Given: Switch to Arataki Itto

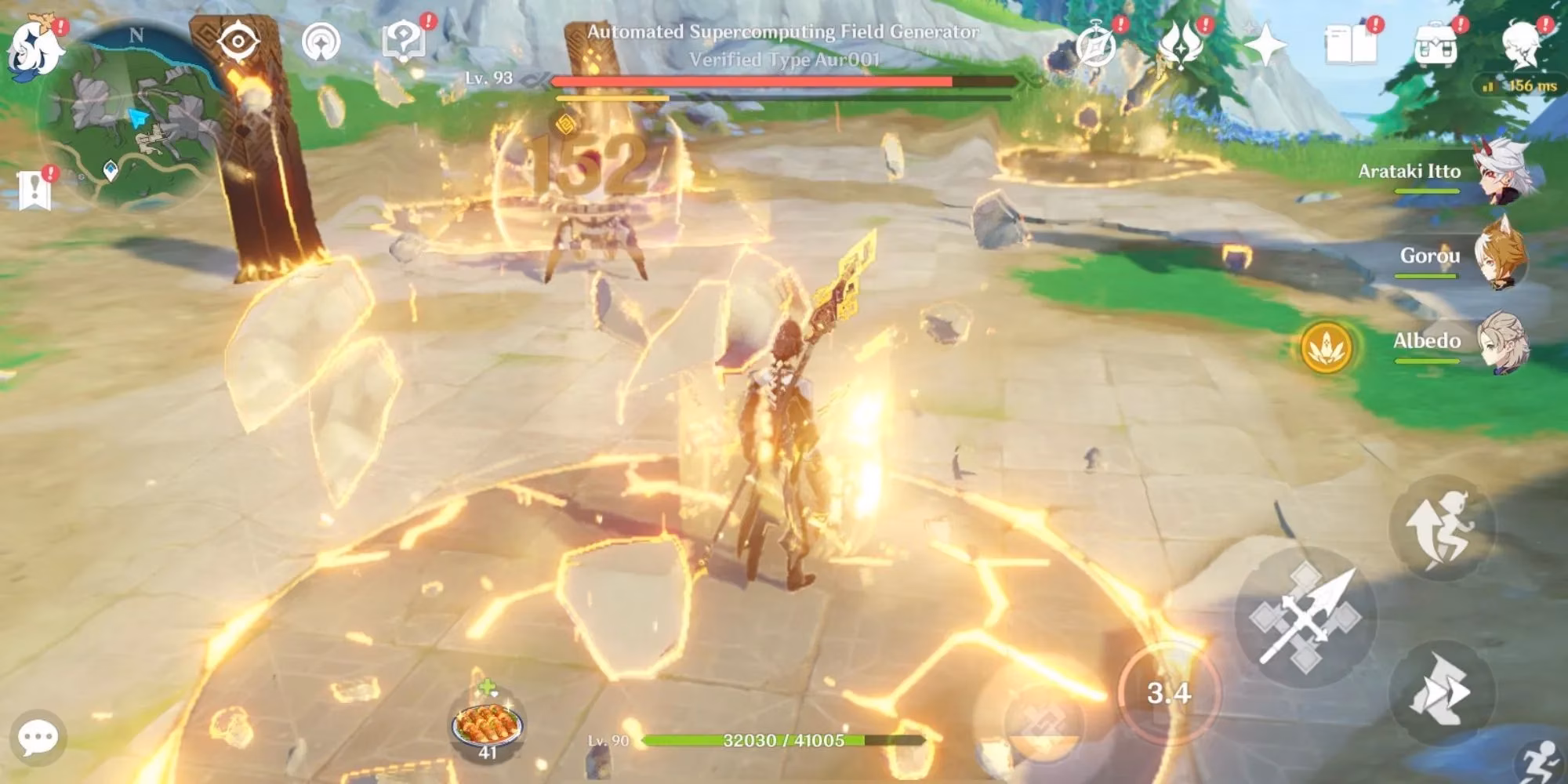Looking at the screenshot, I should pos(1501,171).
